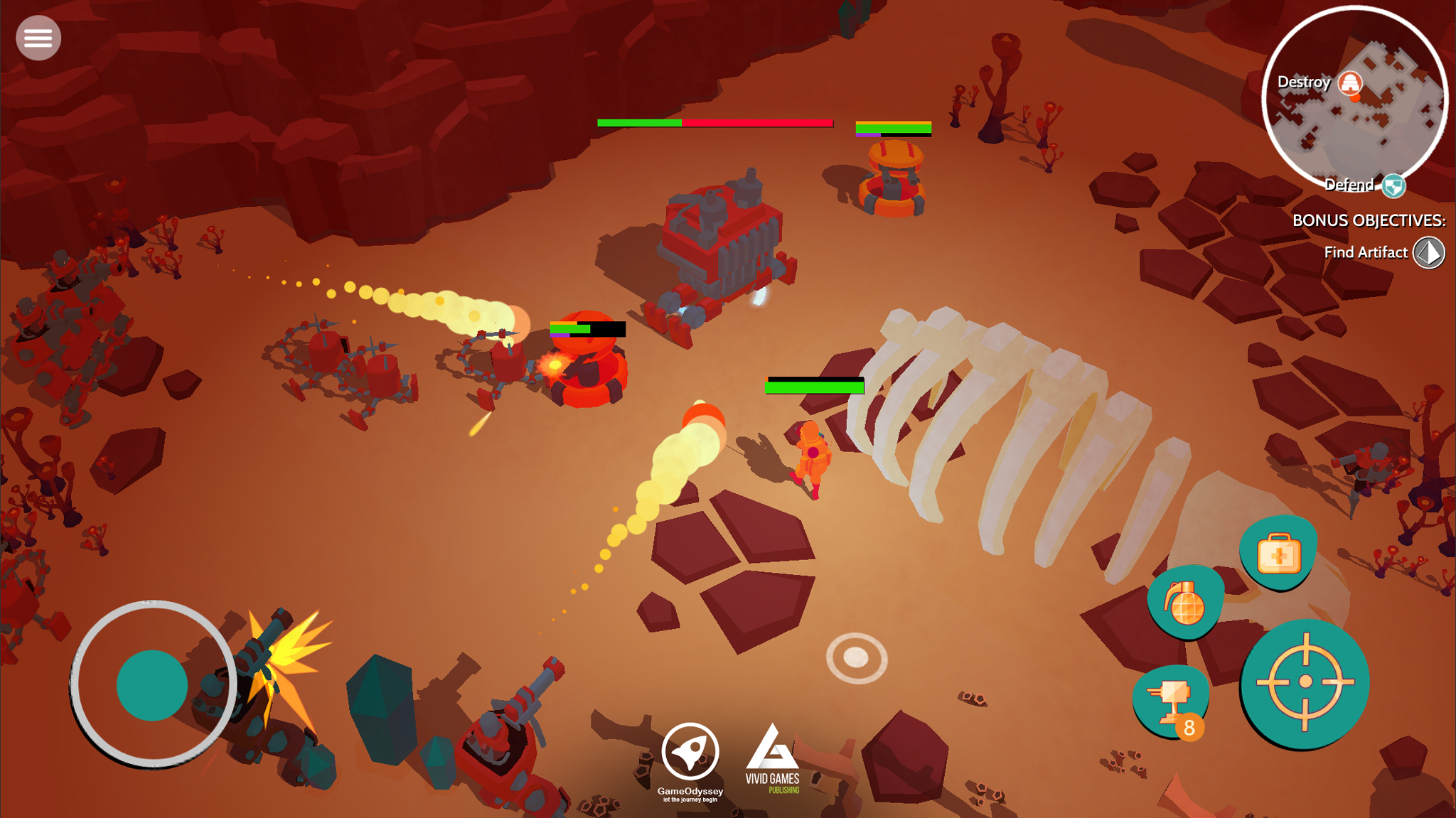Tap the player character's green health bar
Image resolution: width=1456 pixels, height=818 pixels.
[x=815, y=387]
